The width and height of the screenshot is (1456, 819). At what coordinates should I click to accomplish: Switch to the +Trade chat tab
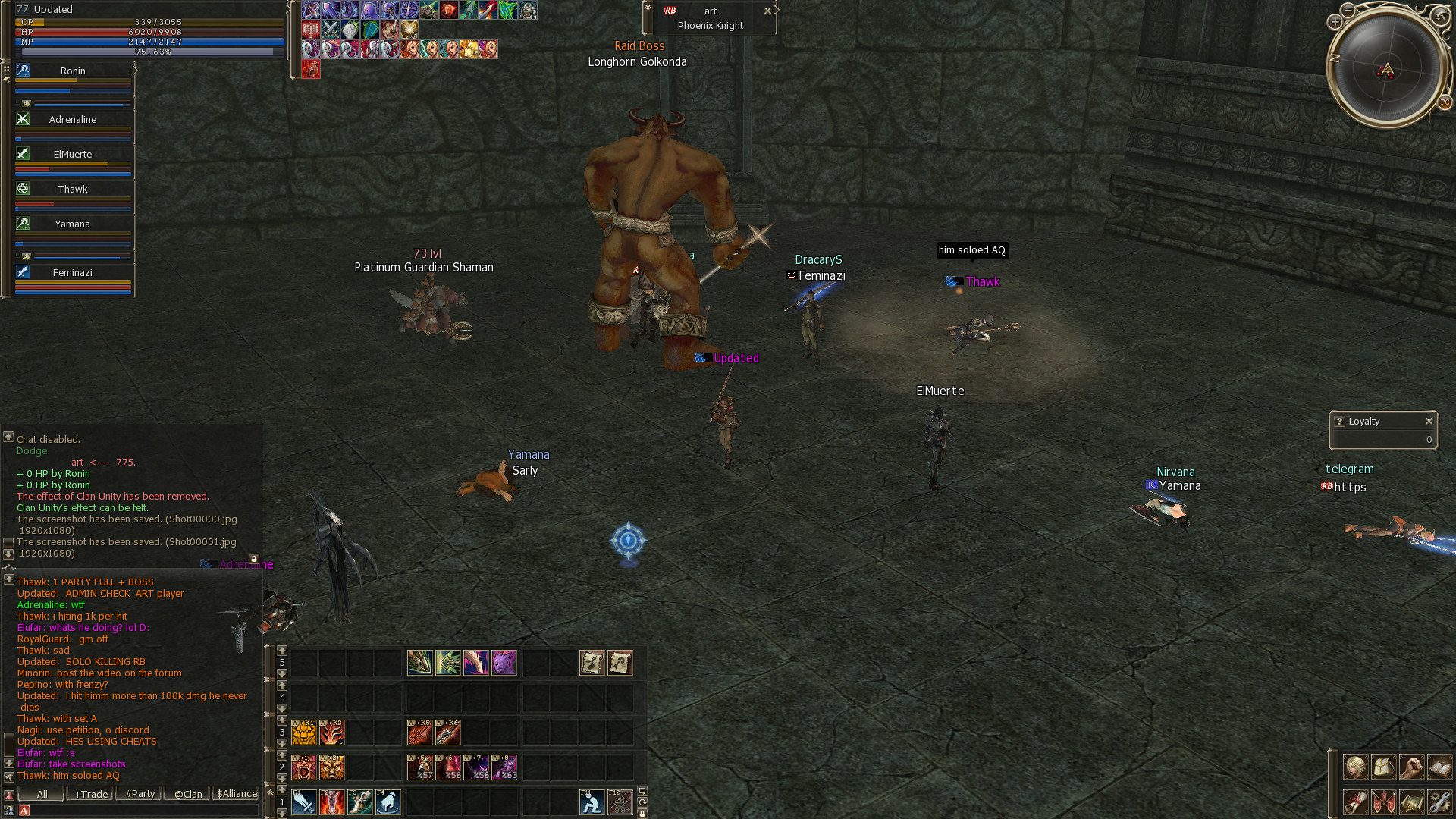(91, 794)
